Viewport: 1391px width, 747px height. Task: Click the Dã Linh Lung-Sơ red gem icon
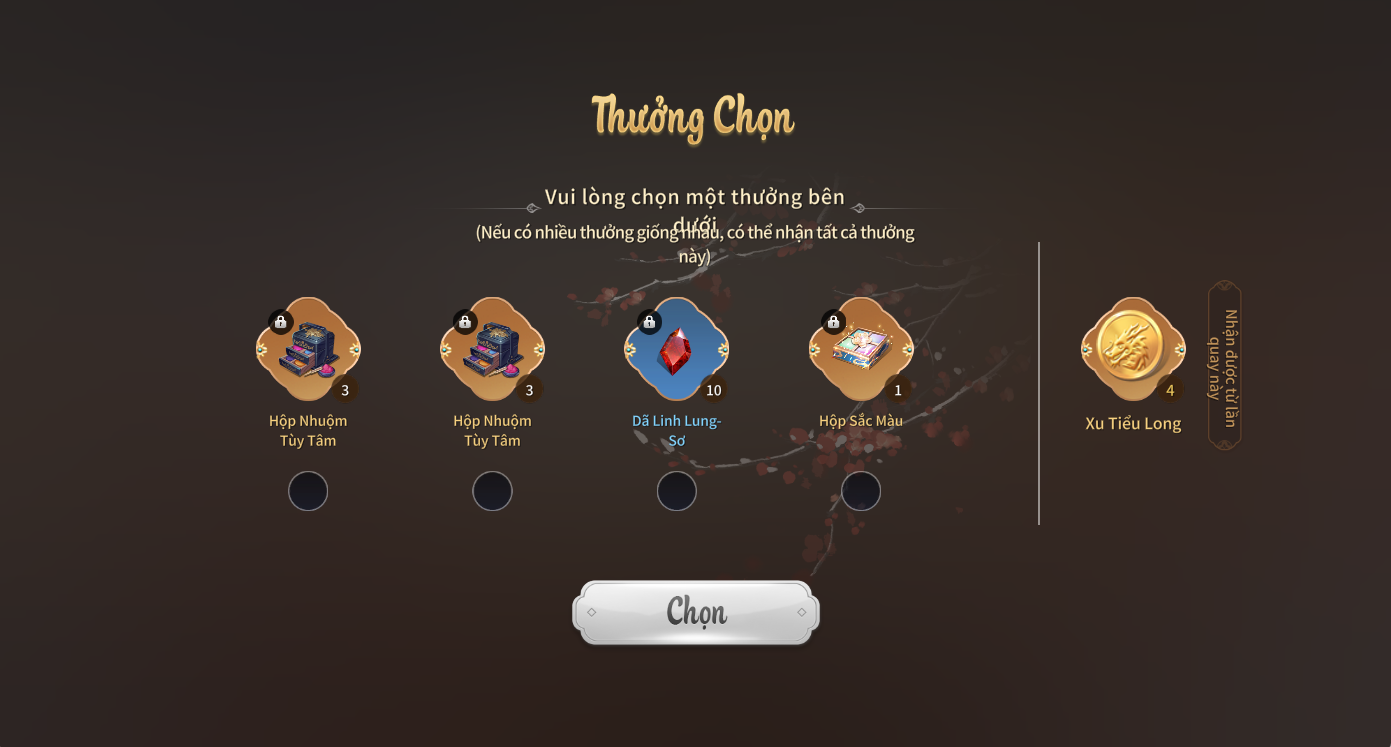(677, 350)
